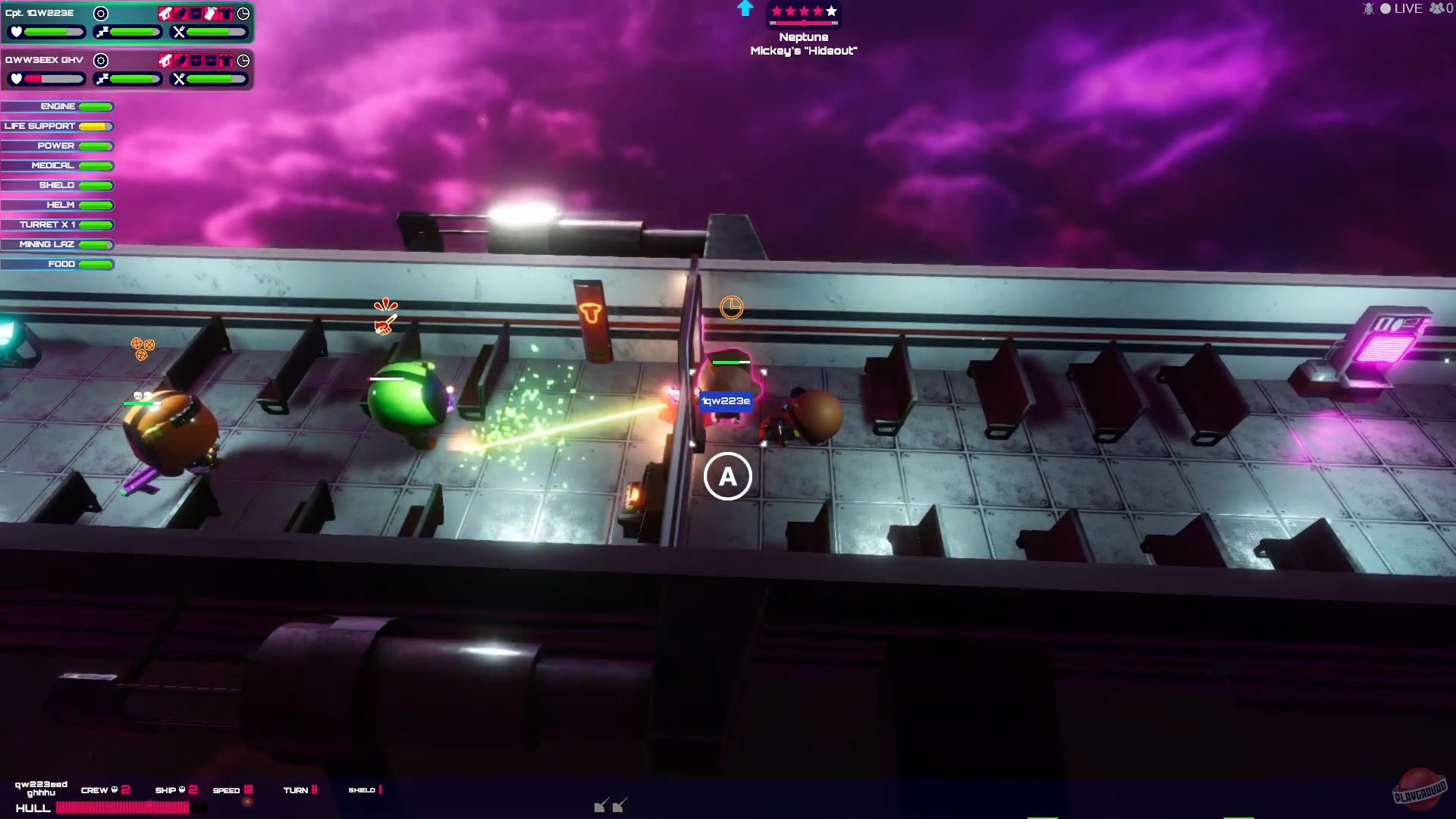
Task: Select the pistol loadout icon for Cpt. 1QW223E
Action: point(166,14)
